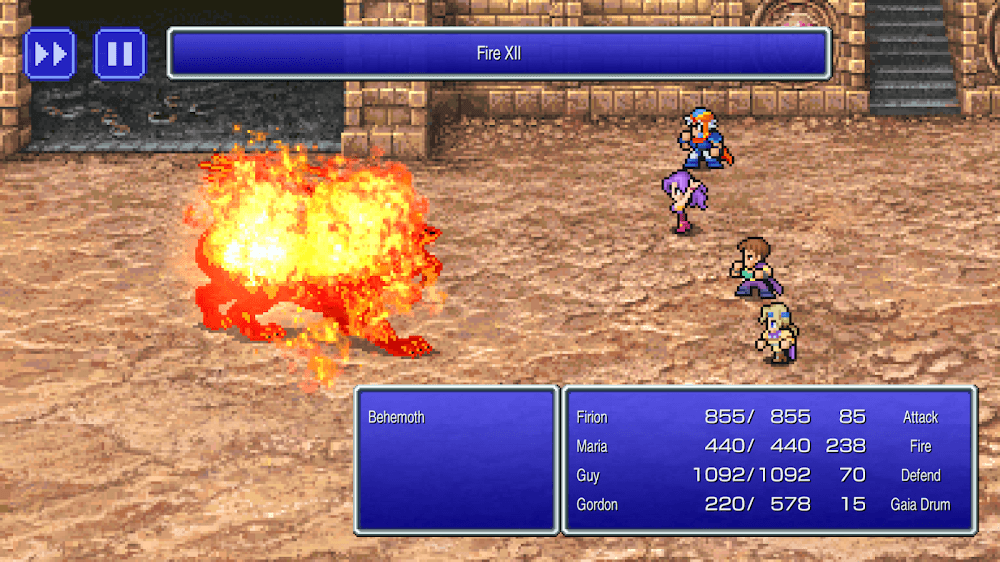Pause the battle with the pause button

pyautogui.click(x=120, y=53)
